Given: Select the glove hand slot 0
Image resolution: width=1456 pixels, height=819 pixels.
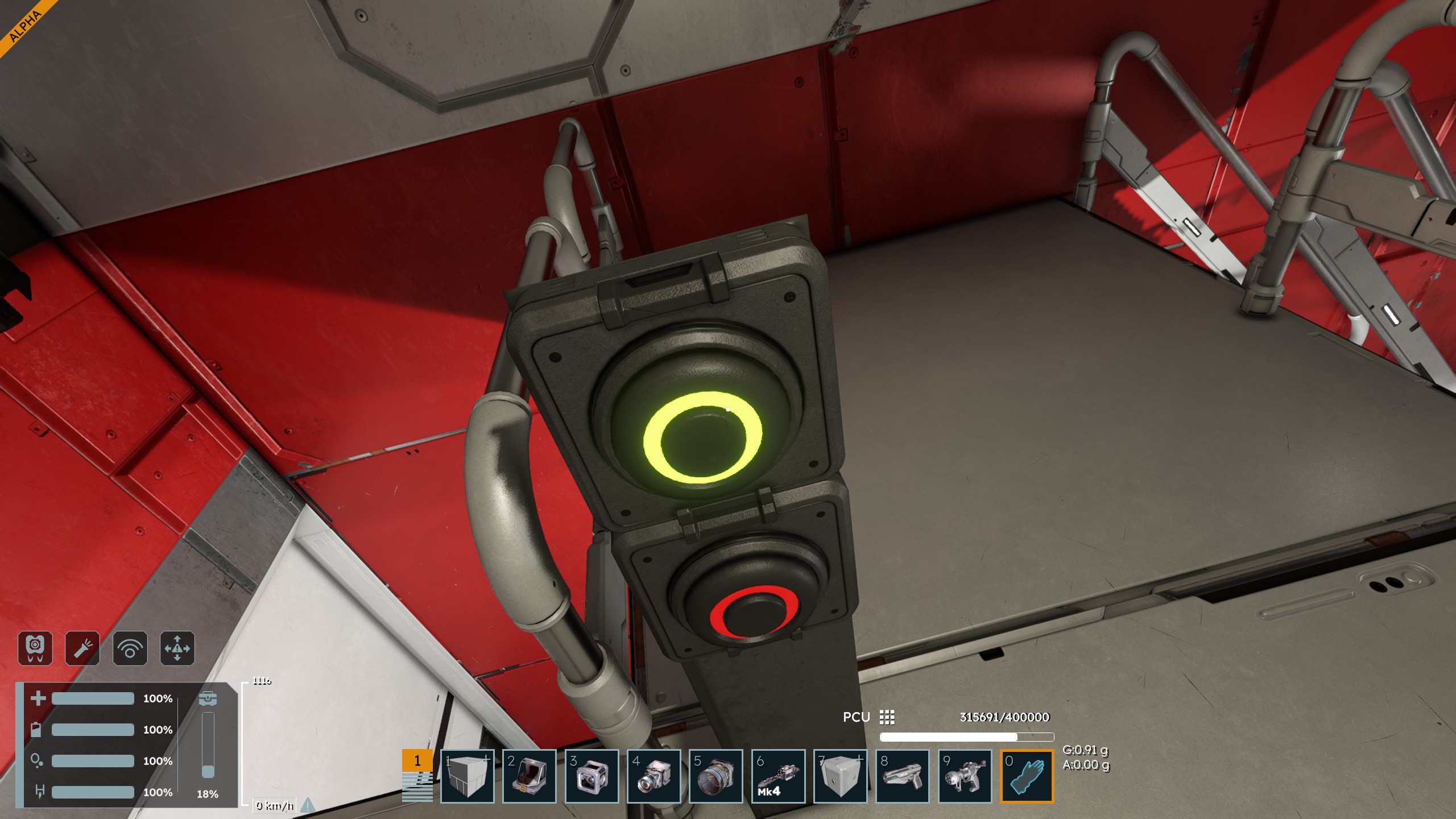Looking at the screenshot, I should click(x=1027, y=776).
